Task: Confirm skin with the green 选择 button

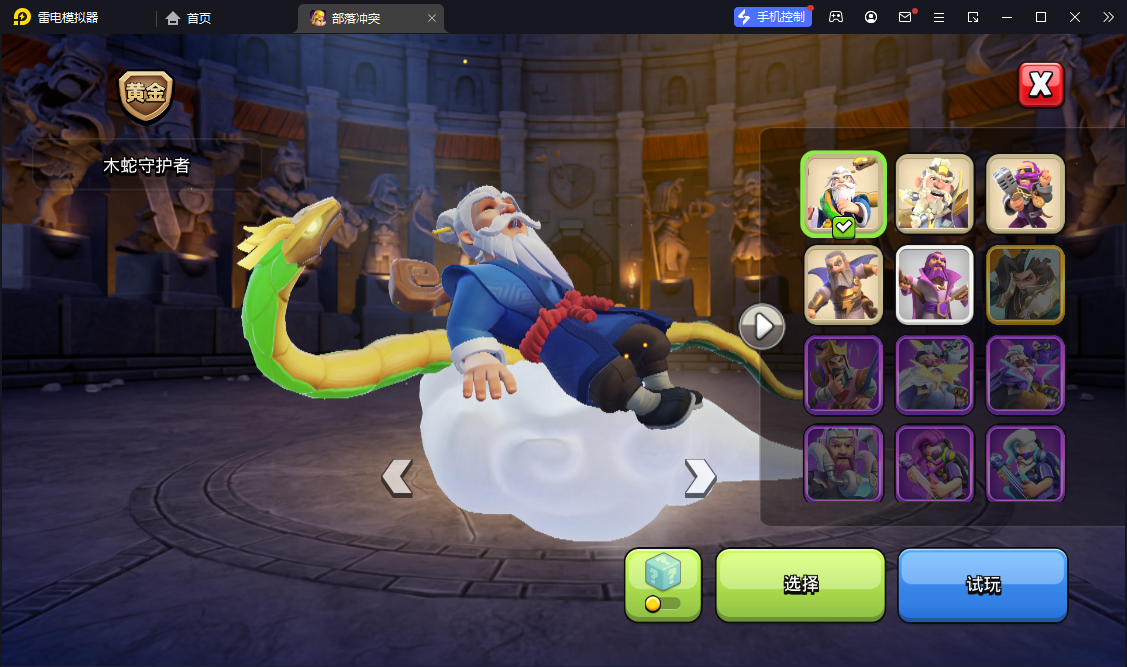Action: click(800, 585)
